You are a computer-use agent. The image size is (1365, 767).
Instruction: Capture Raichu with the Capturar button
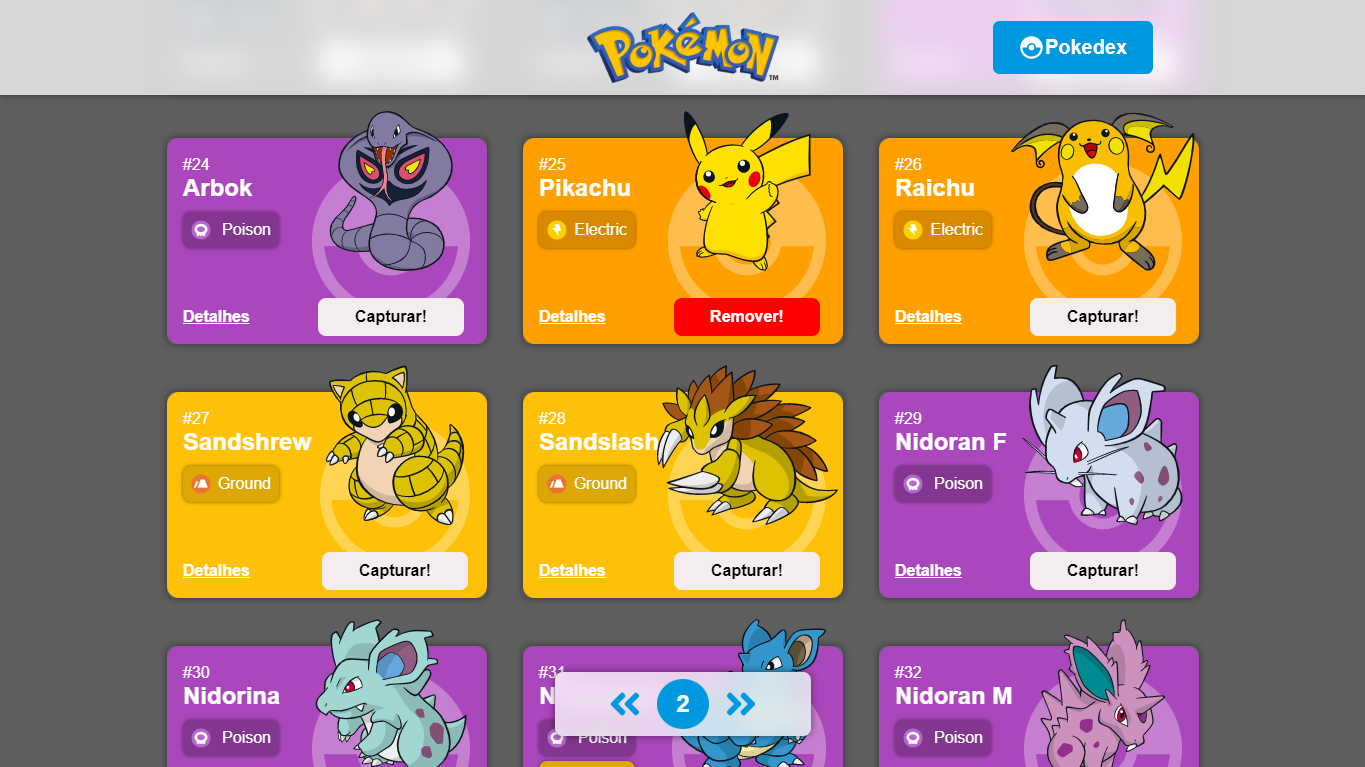[x=1103, y=316]
